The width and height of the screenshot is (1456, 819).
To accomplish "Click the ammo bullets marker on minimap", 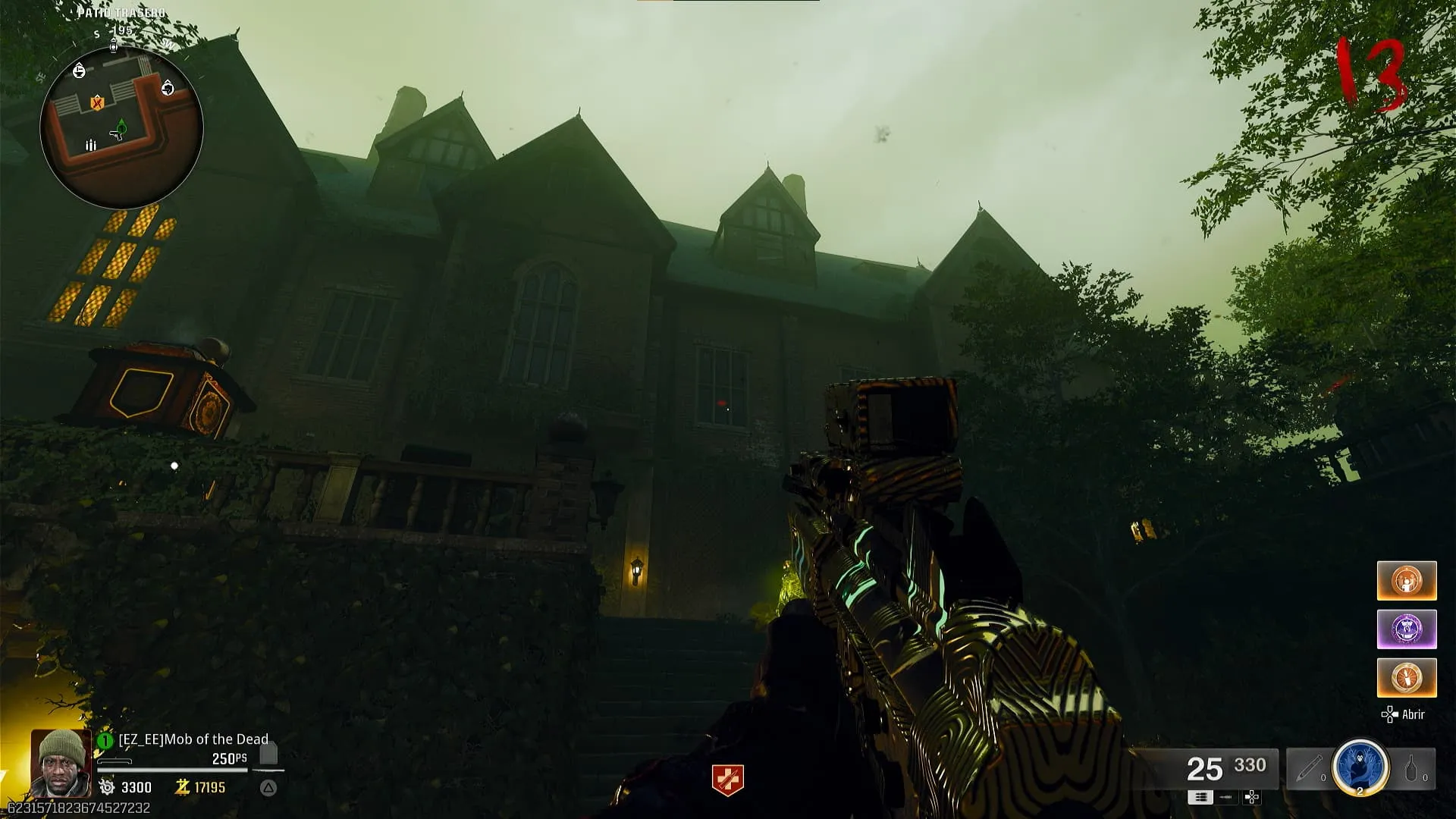I will coord(91,145).
